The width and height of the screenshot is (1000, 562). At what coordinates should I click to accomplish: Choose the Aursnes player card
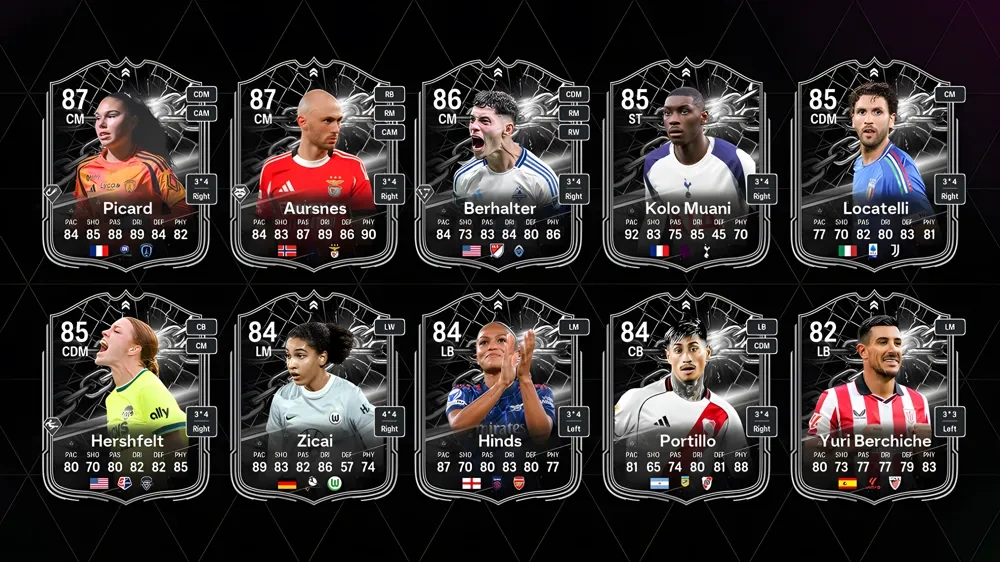point(315,165)
